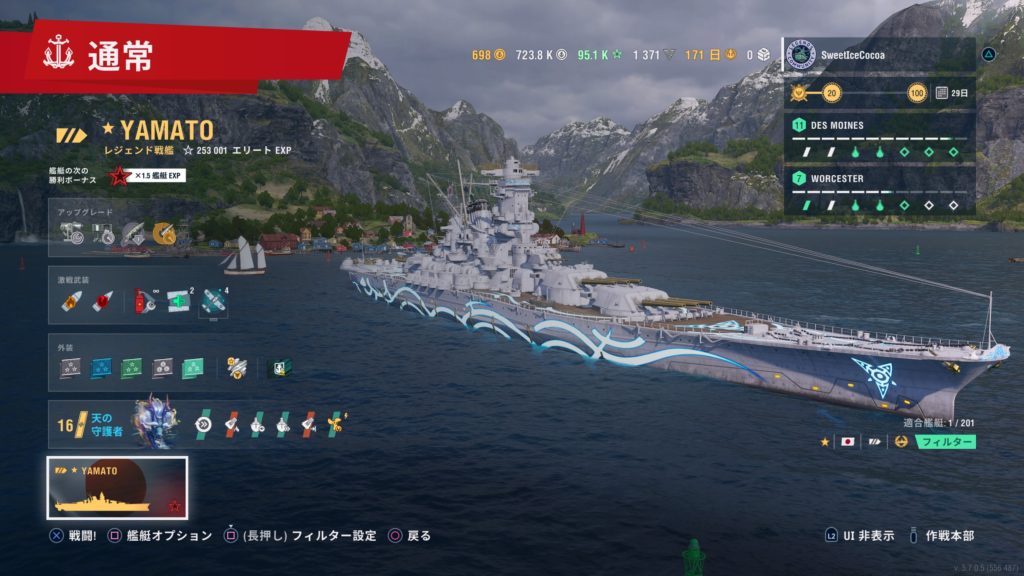Toggle the gold star favorites filter
Image resolution: width=1024 pixels, height=576 pixels.
coord(825,441)
